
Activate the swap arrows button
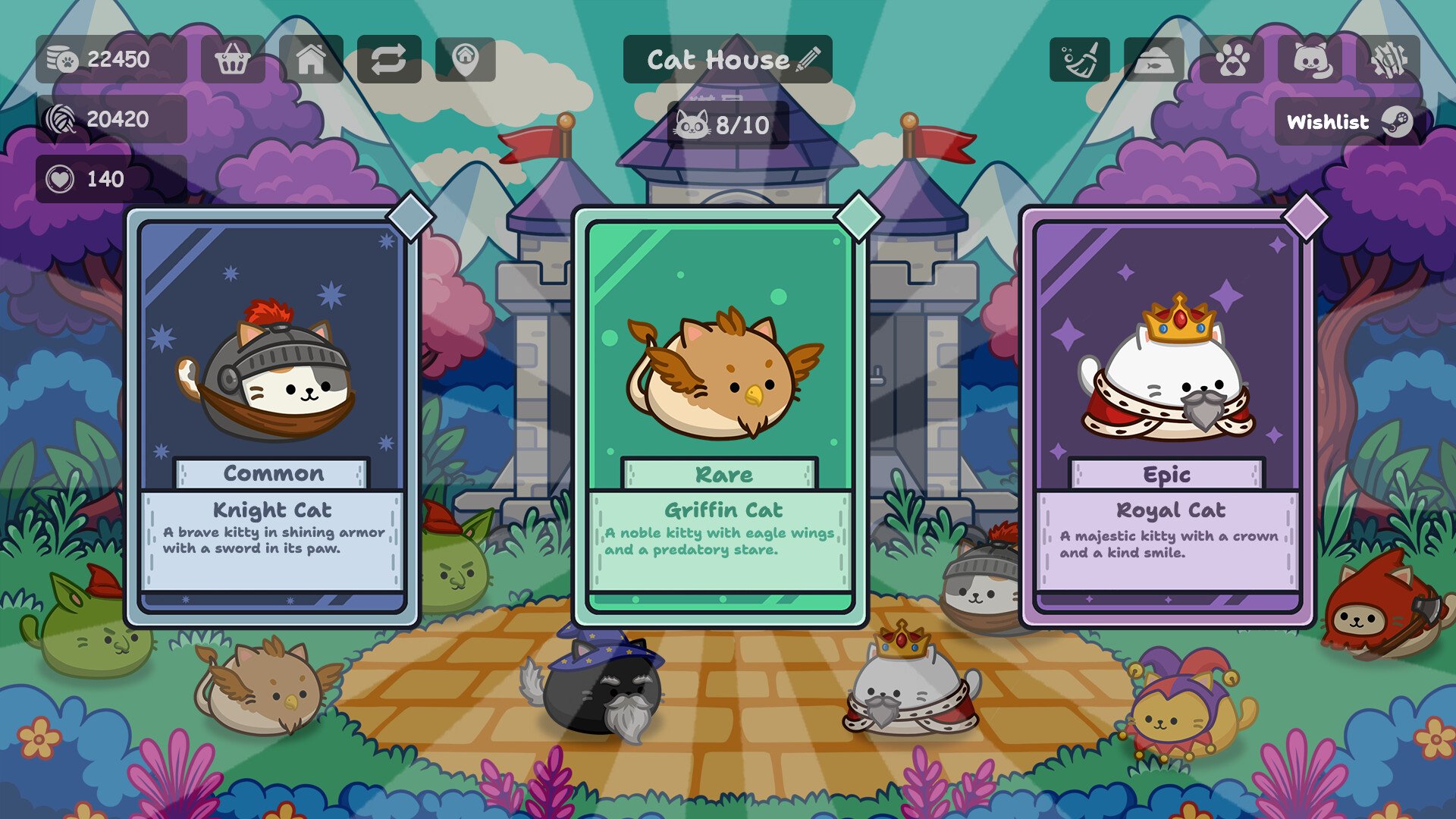388,59
